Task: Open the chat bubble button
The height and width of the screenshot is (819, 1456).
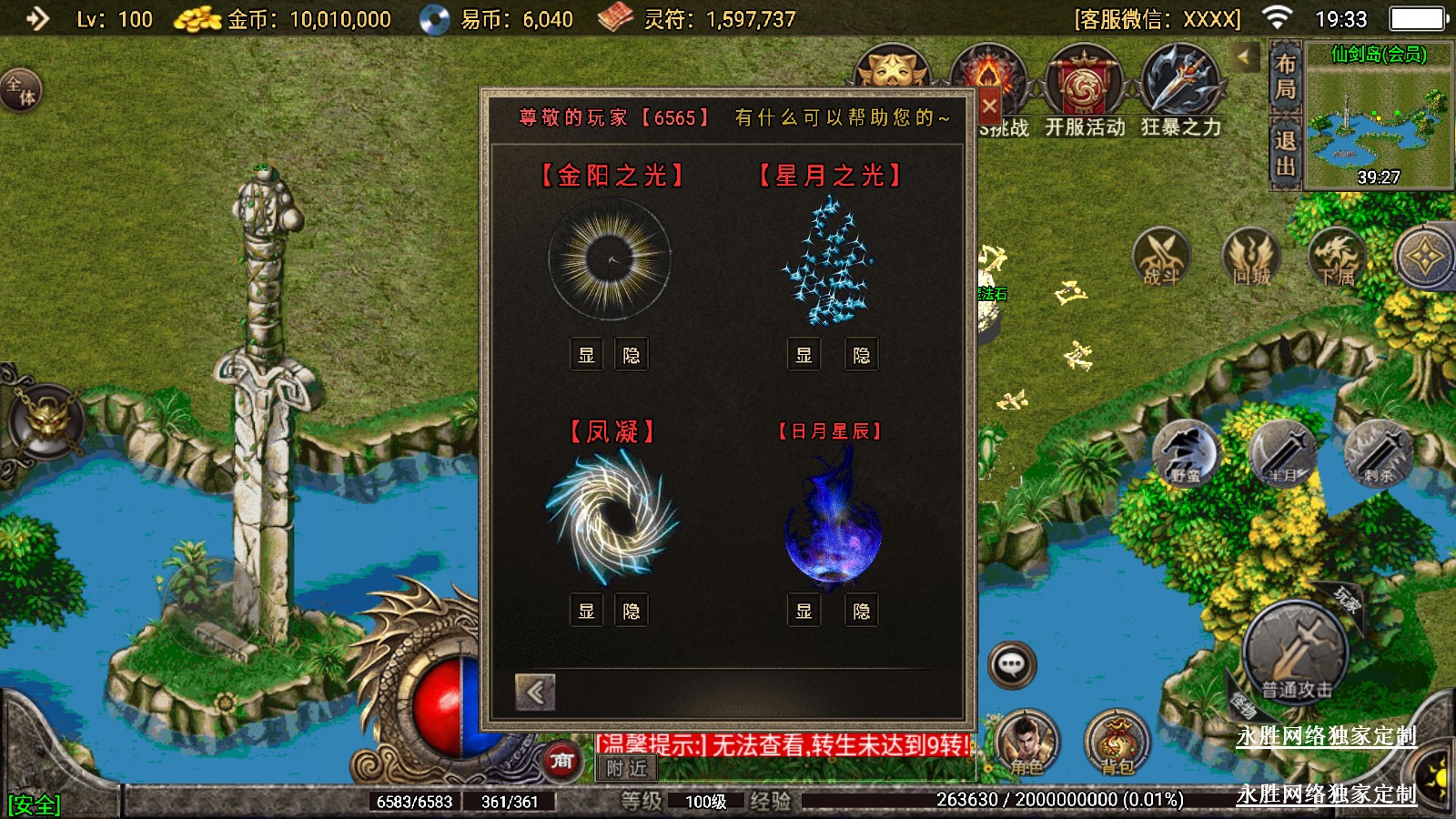Action: pos(1011,665)
